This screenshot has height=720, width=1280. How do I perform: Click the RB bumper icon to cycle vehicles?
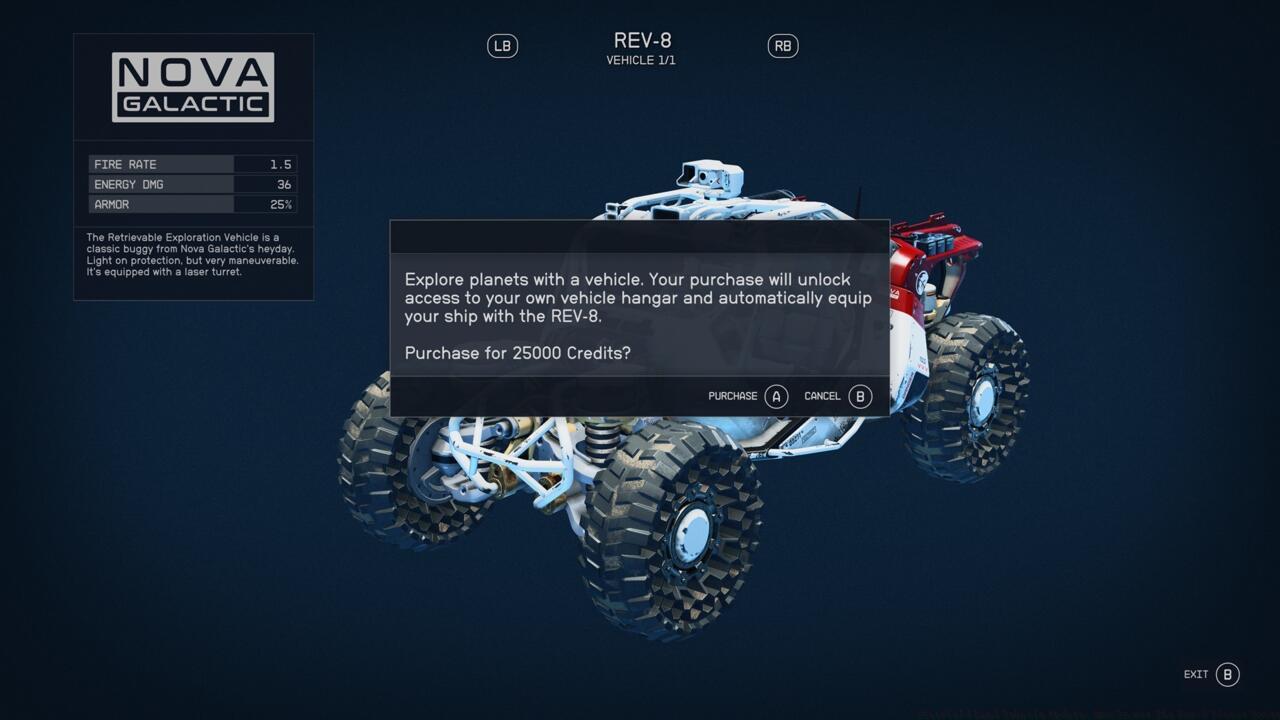[x=783, y=45]
